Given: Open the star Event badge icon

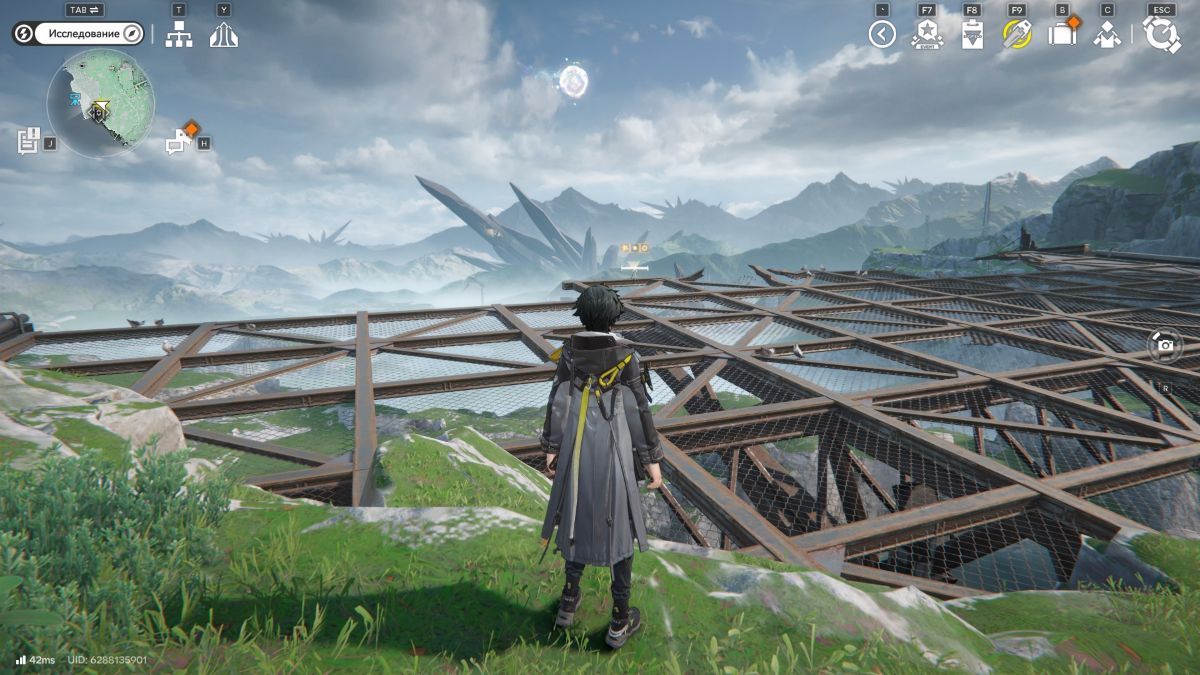Looking at the screenshot, I should tap(927, 35).
